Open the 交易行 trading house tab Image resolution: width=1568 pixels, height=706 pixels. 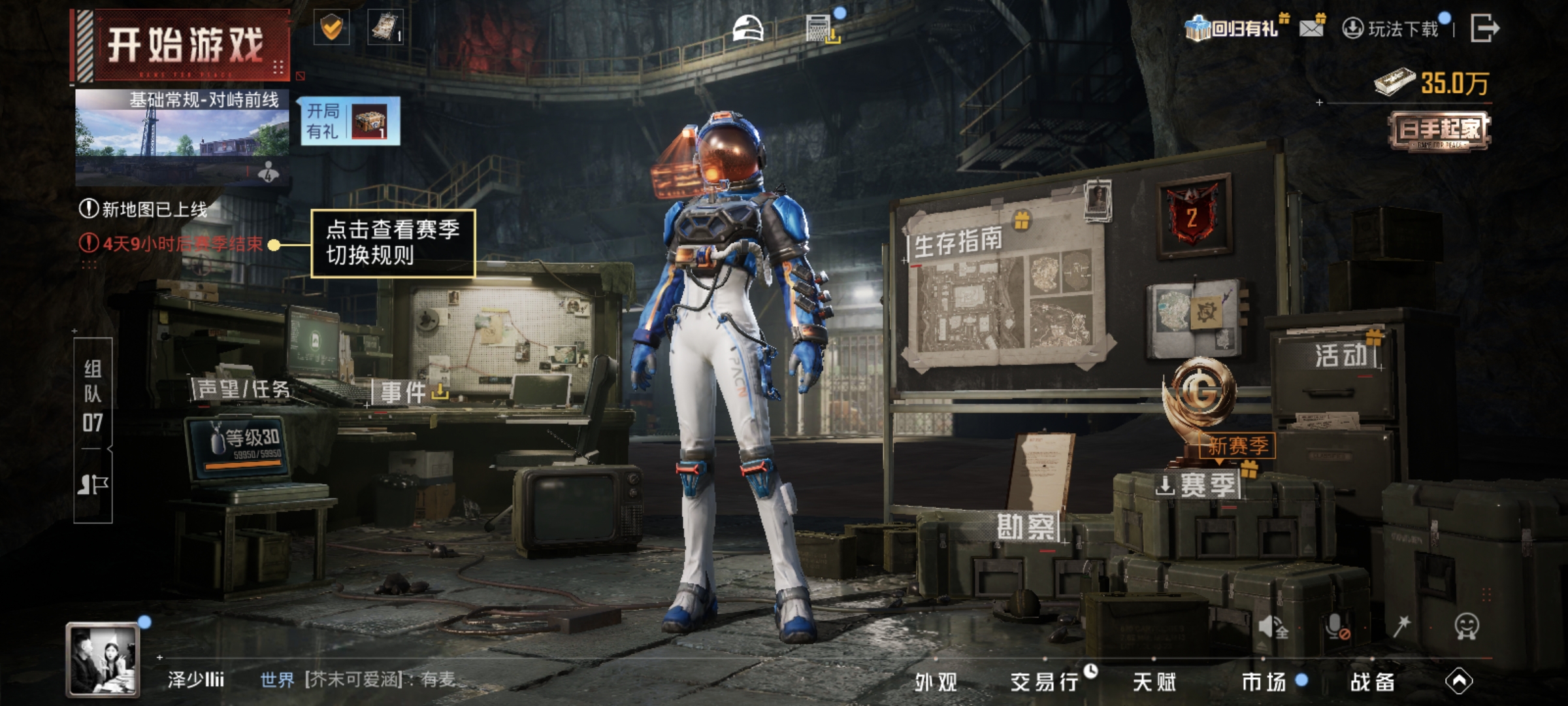tap(1044, 682)
